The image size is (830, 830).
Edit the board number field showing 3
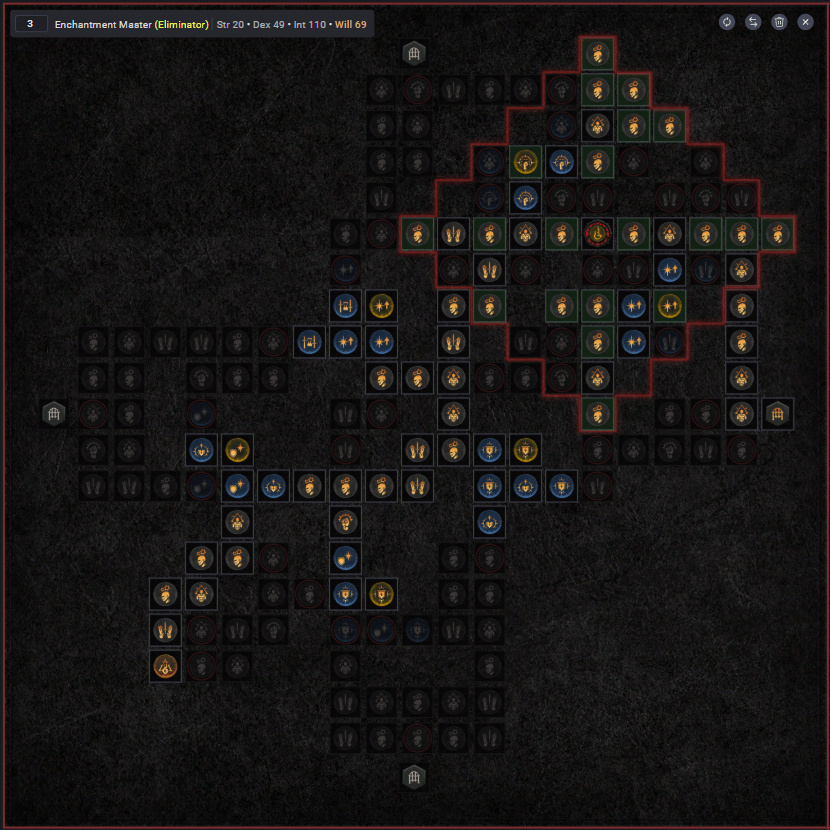31,23
